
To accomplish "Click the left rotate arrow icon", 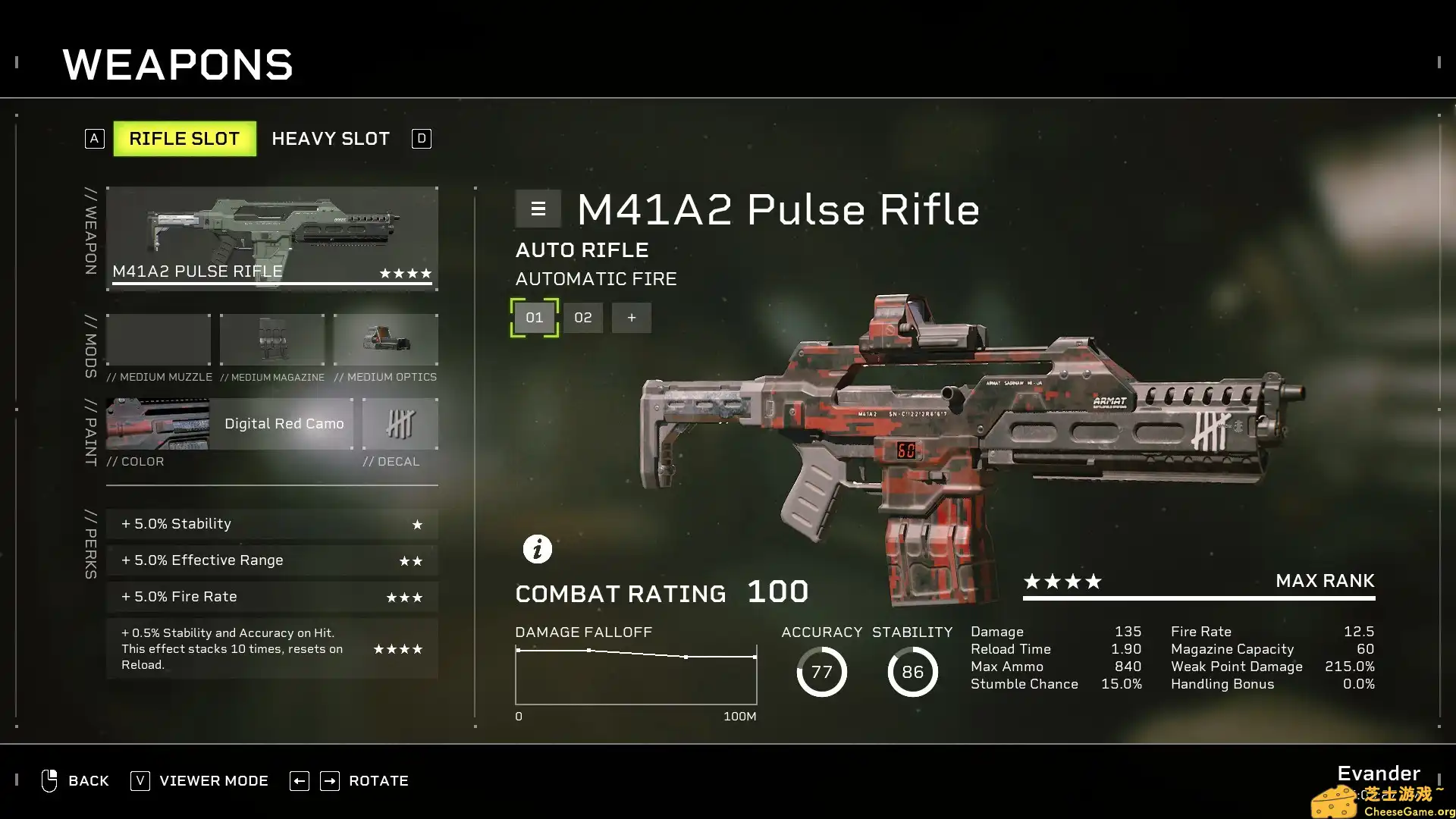I will (299, 780).
